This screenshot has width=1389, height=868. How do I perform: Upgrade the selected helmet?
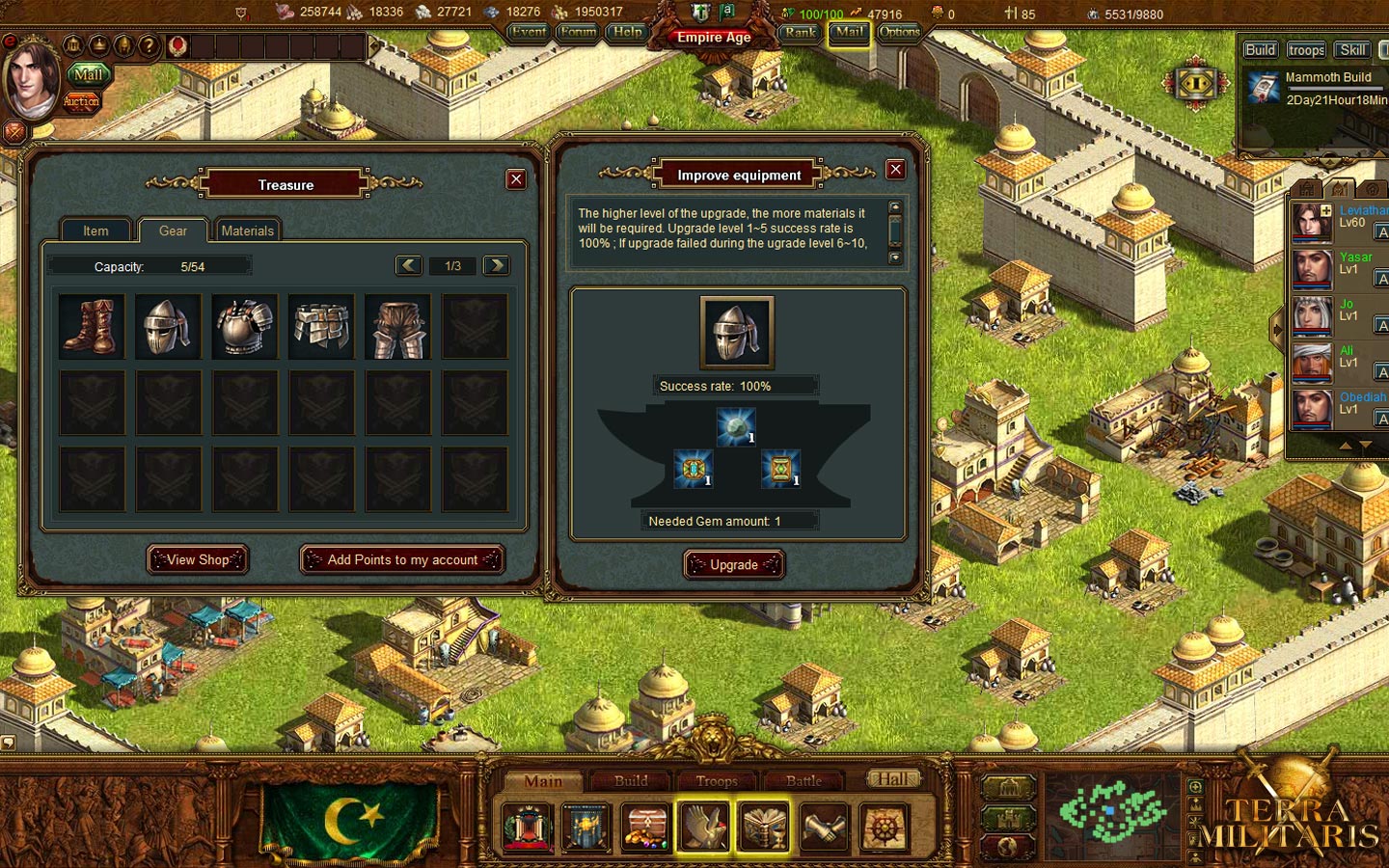point(734,564)
